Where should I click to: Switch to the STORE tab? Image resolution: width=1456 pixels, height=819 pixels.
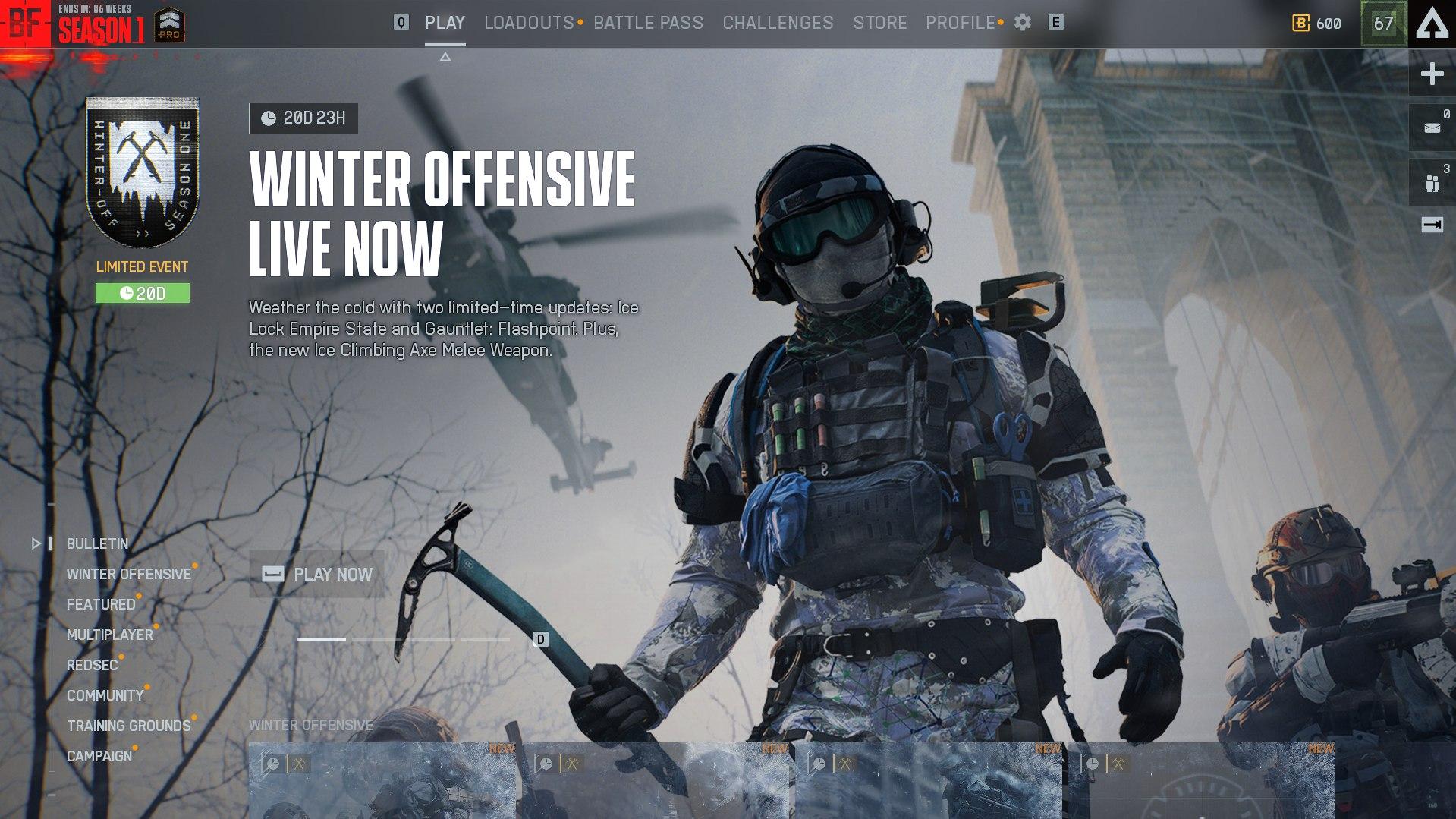880,23
